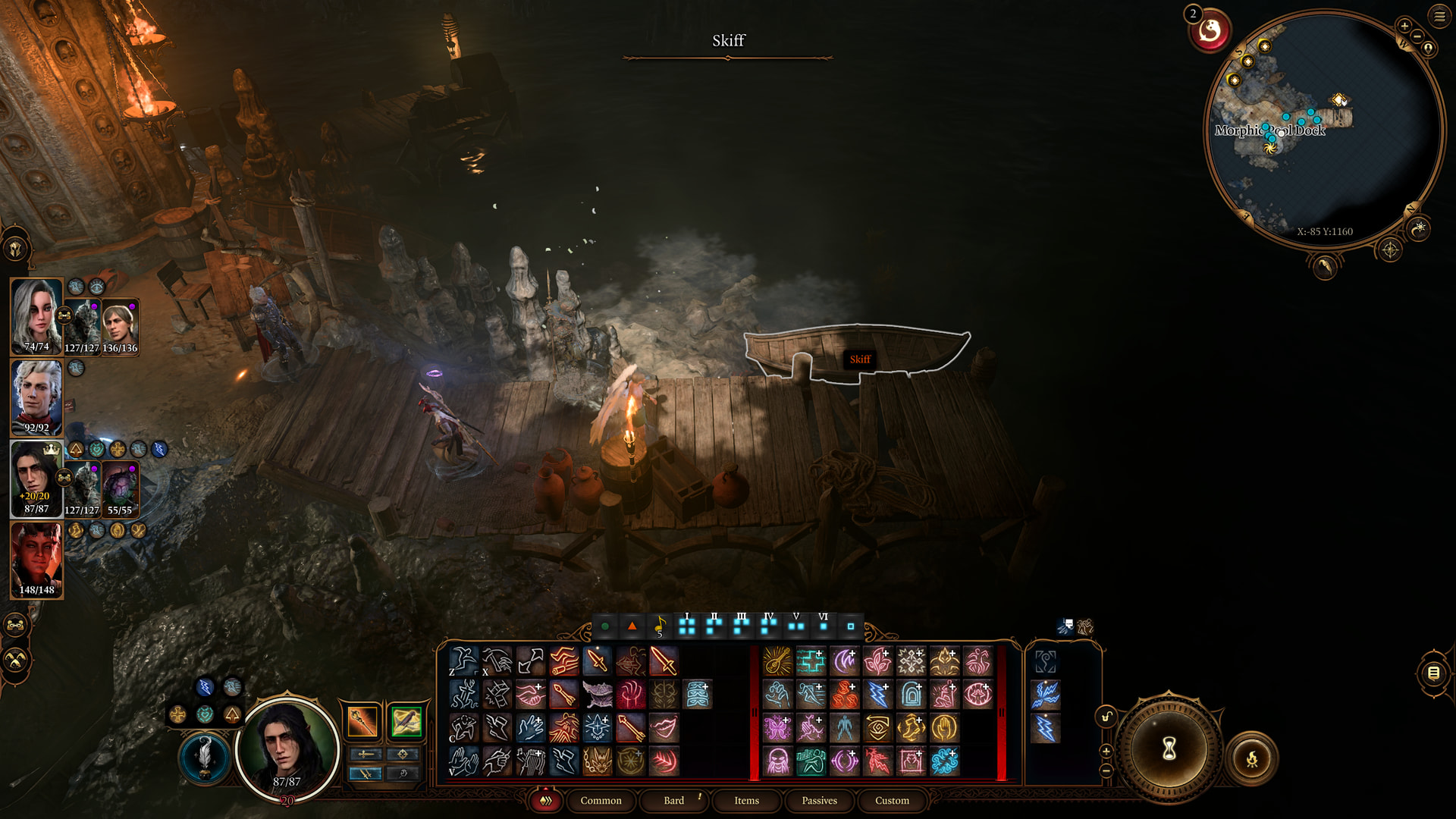This screenshot has height=819, width=1456.
Task: Select Karlach's red tiefling portrait
Action: 36,560
